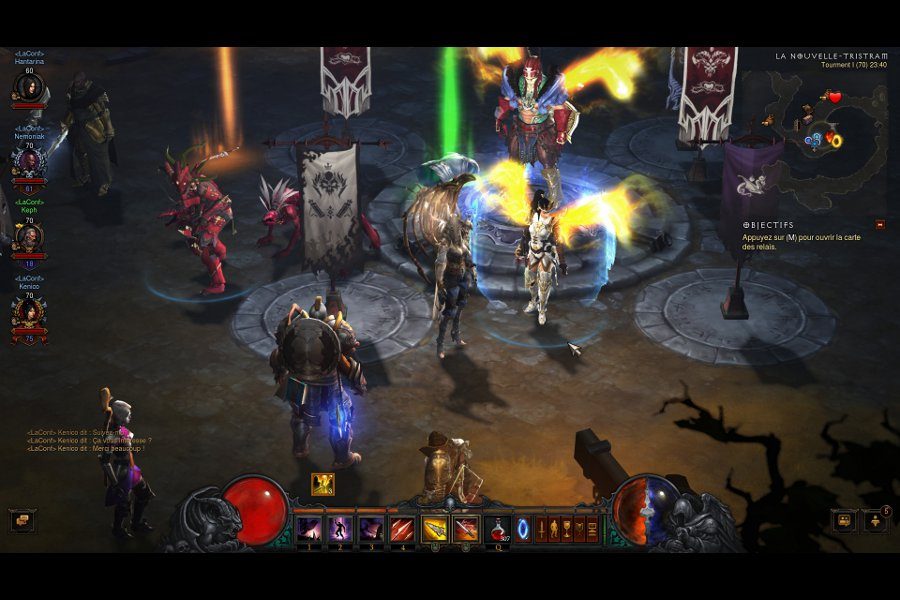Cast the red slash skill in slot 4
The width and height of the screenshot is (900, 600).
pos(402,529)
